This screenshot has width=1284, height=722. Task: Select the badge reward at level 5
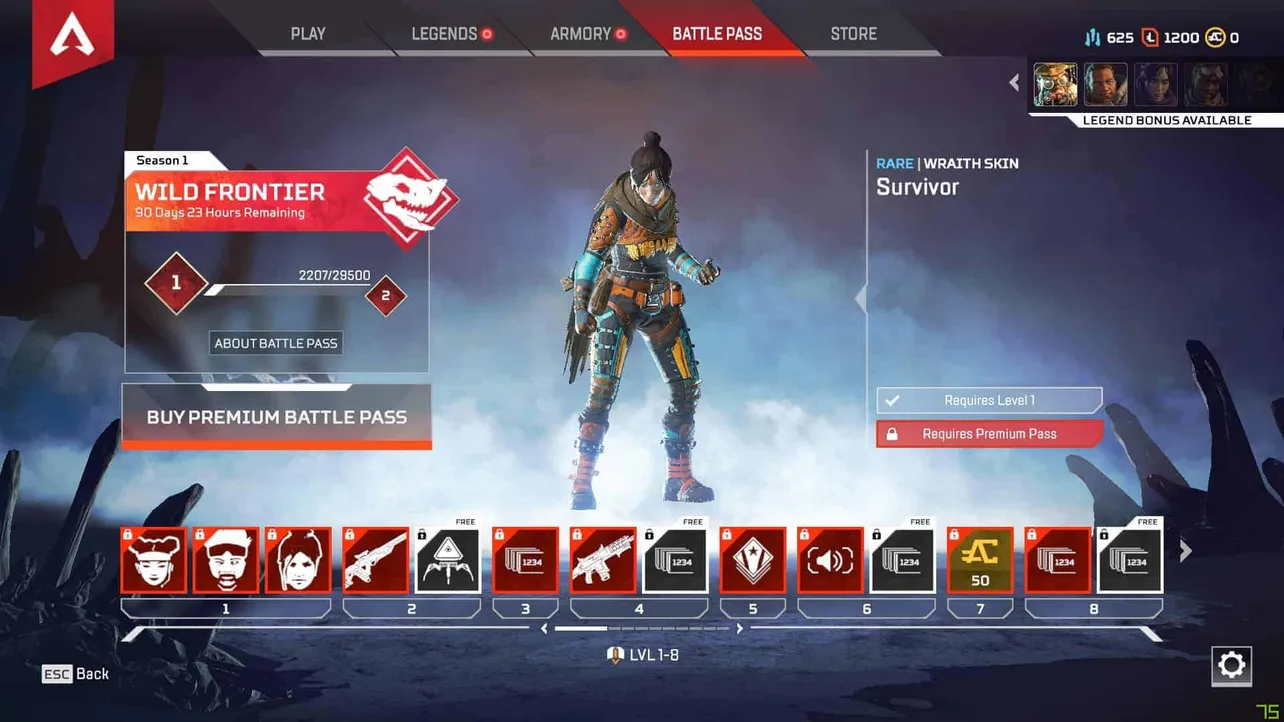click(753, 560)
